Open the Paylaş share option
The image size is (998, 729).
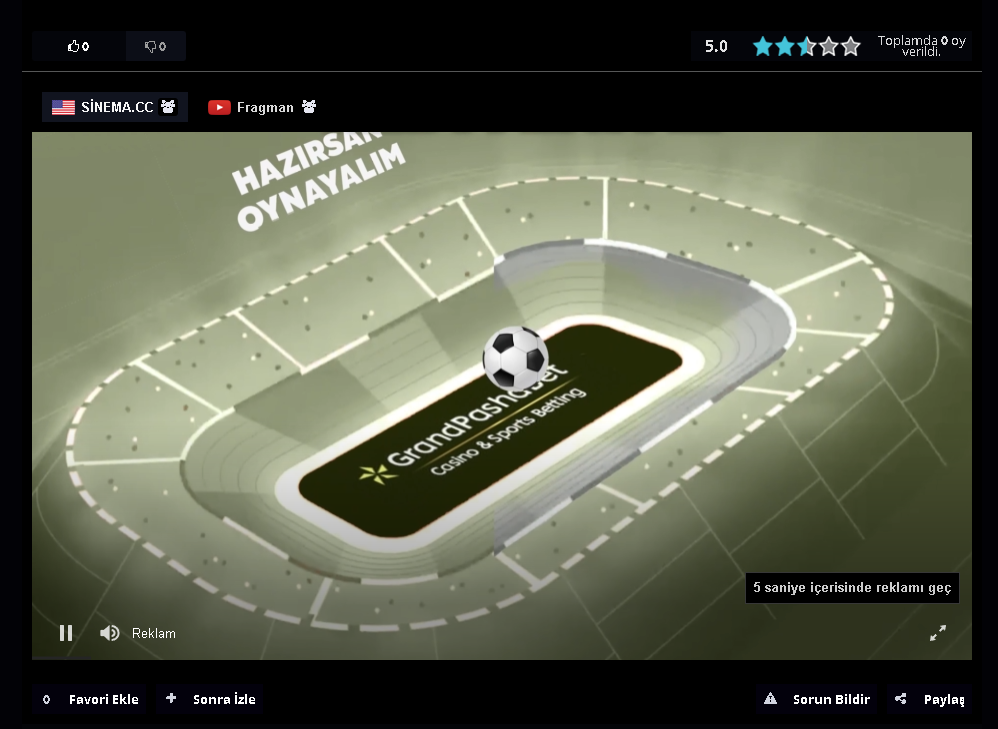930,699
